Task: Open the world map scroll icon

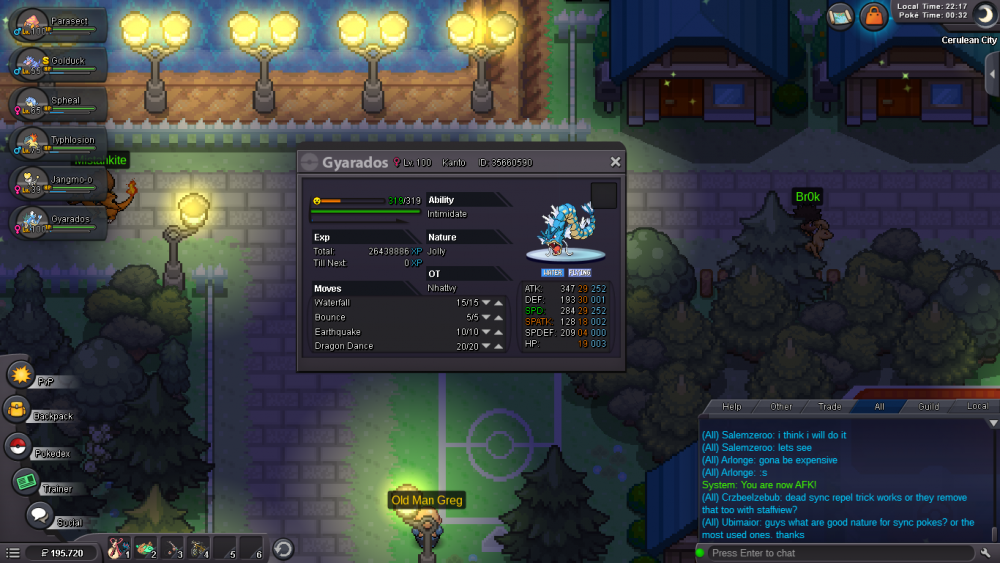Action: [839, 16]
